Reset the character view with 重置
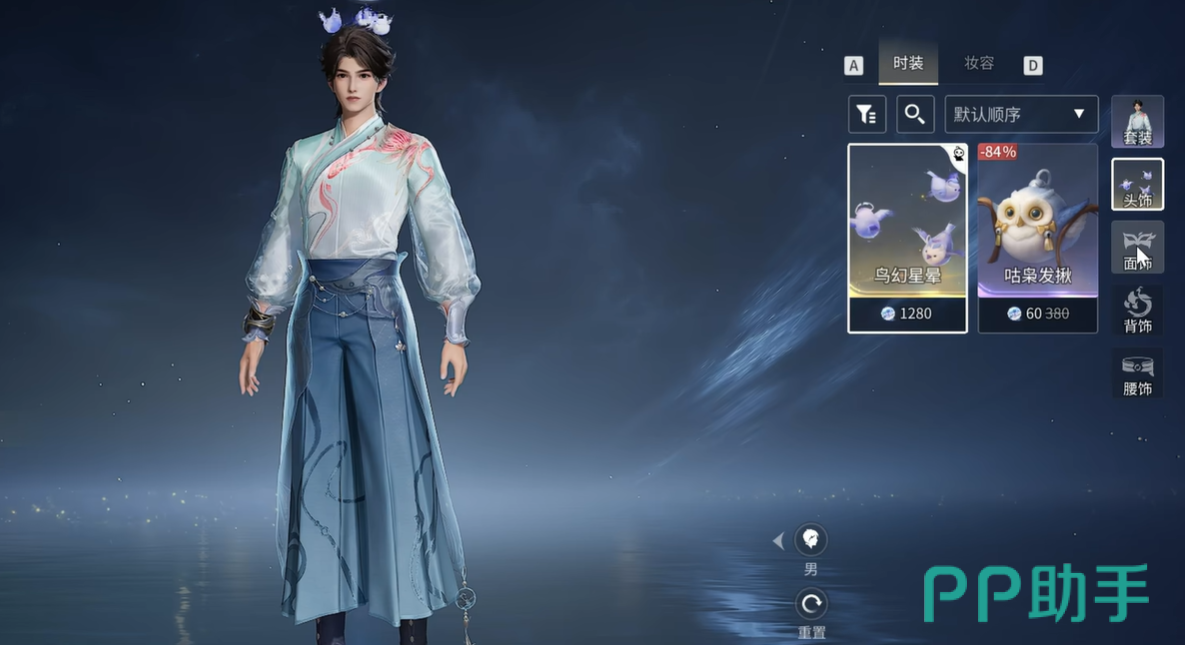1185x645 pixels. point(811,604)
